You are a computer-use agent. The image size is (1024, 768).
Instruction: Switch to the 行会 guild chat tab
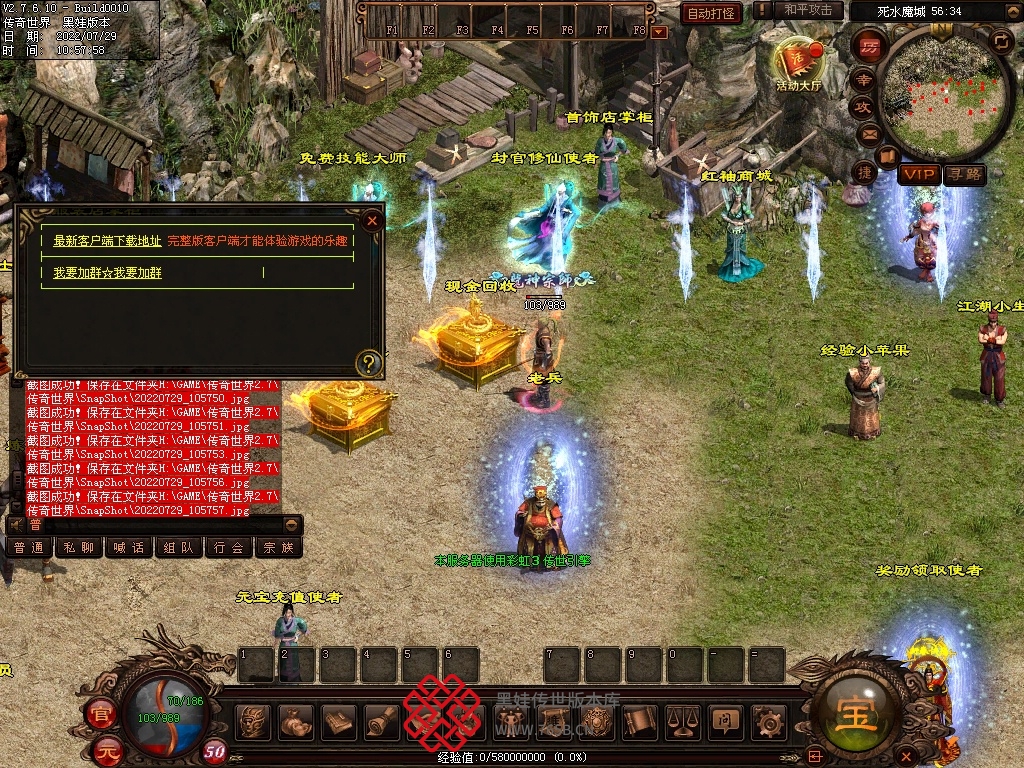click(229, 548)
